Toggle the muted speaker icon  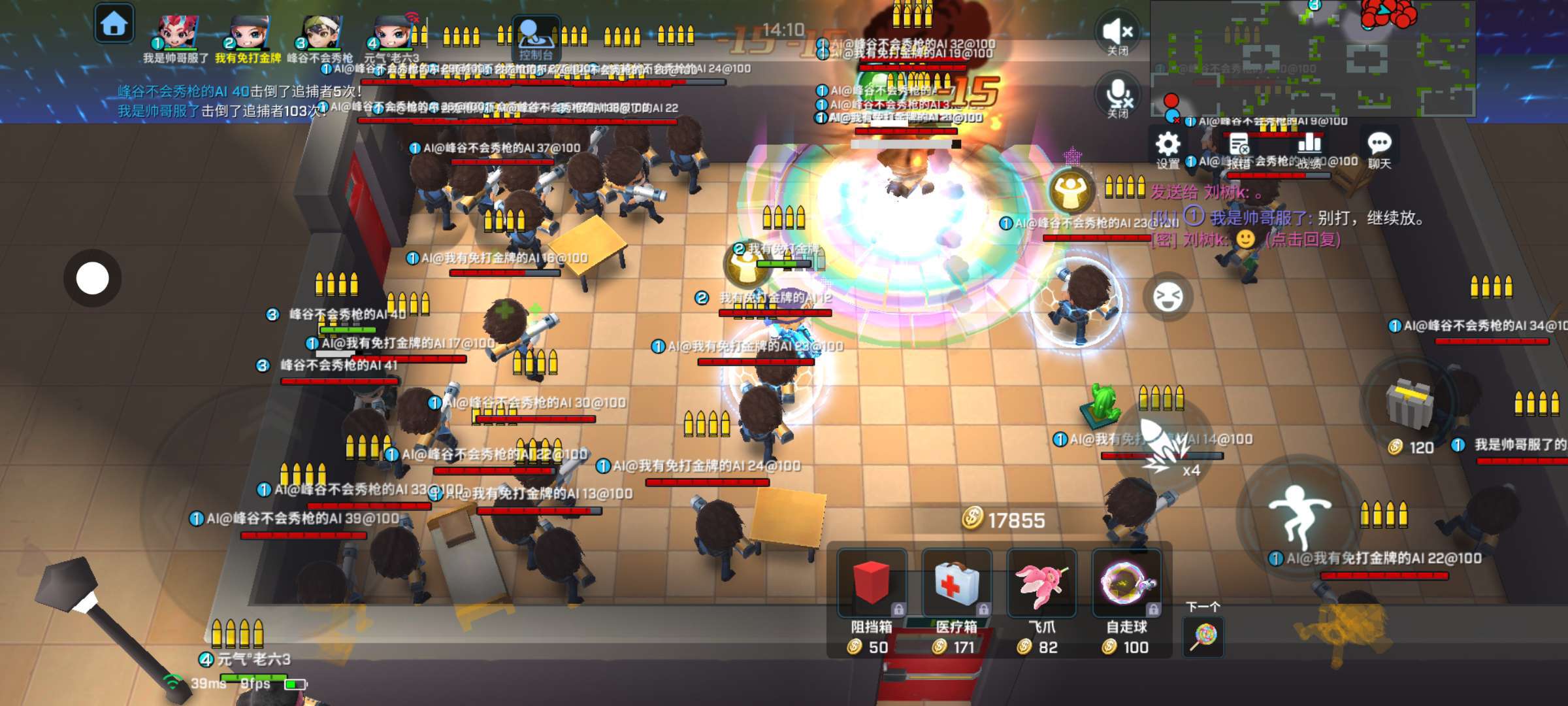click(x=1118, y=33)
